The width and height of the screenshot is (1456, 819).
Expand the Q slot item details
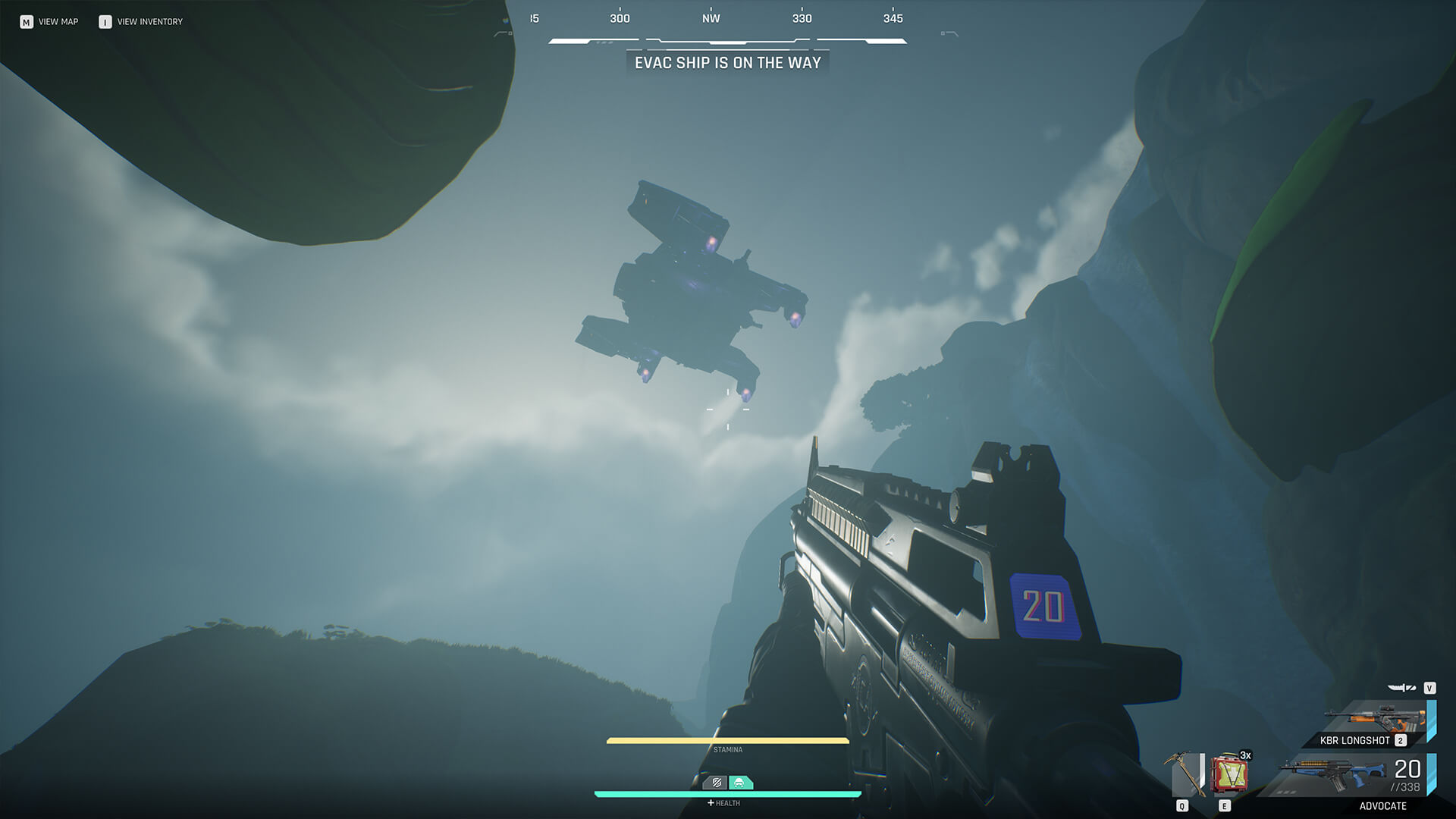[1183, 805]
